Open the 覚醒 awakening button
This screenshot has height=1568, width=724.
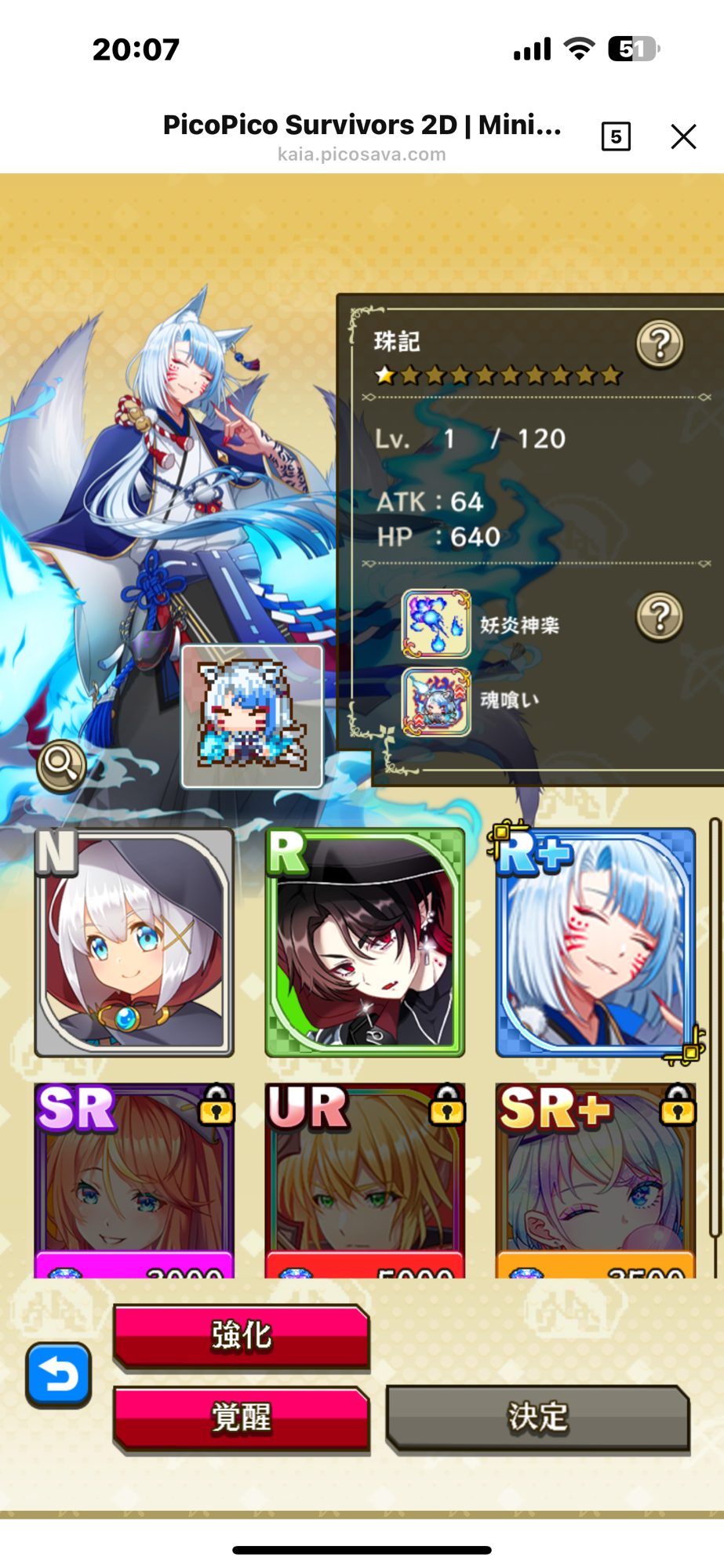pyautogui.click(x=242, y=1417)
